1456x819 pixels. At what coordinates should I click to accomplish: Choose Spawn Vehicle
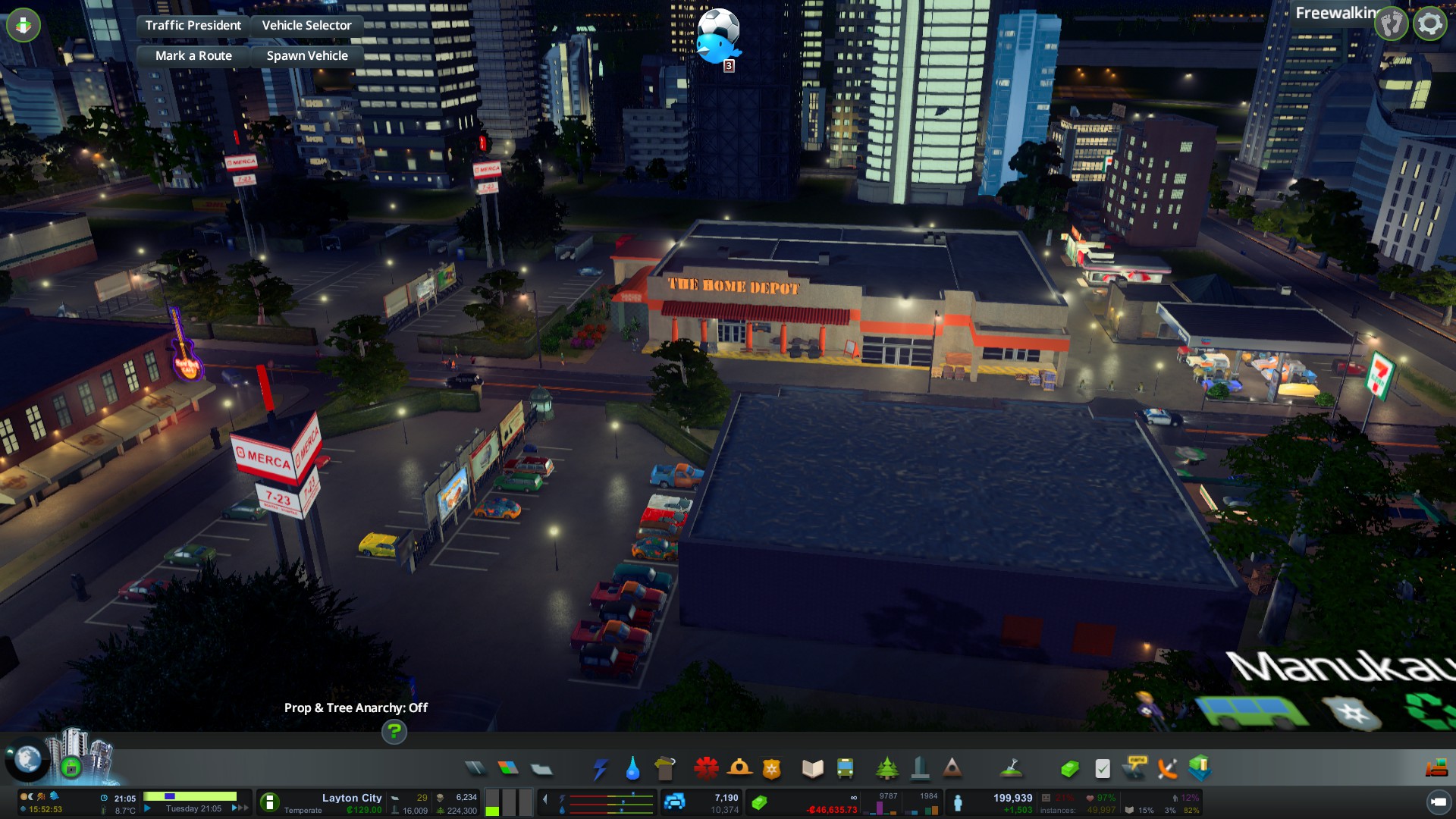(x=307, y=55)
